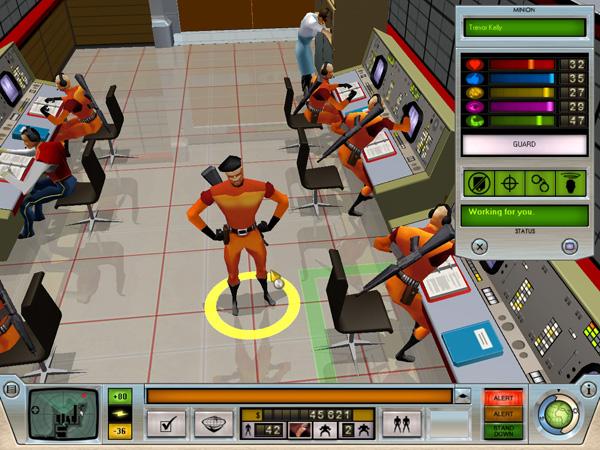600x450 pixels.
Task: Close the minion panel with the X button
Action: [x=479, y=245]
